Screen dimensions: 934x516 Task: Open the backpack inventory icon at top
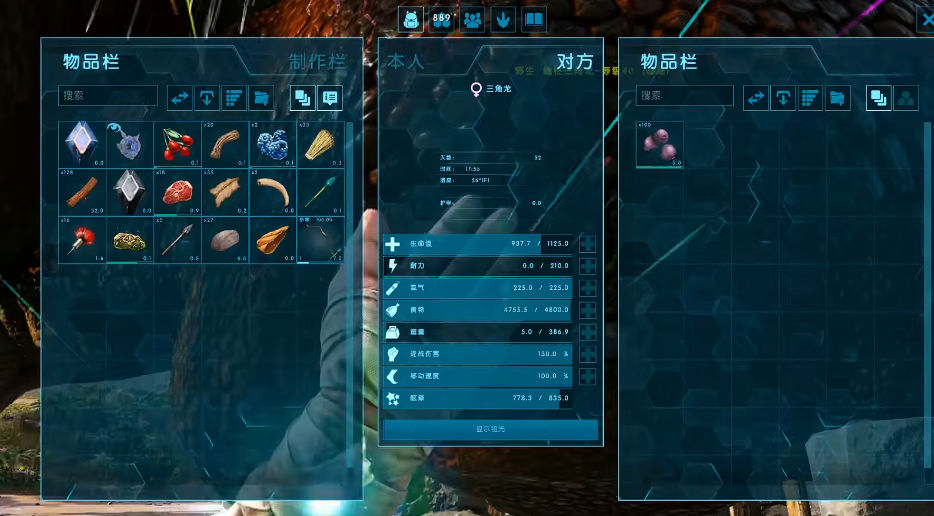click(411, 19)
